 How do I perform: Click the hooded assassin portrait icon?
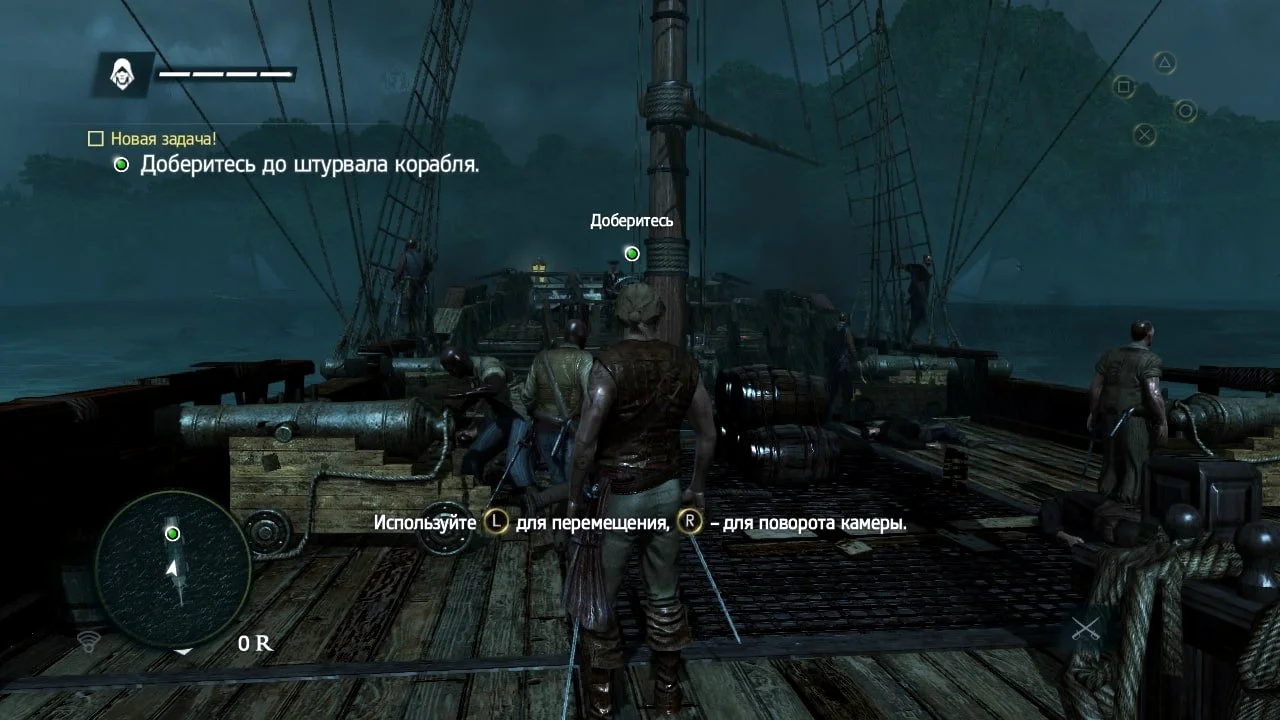[x=124, y=74]
